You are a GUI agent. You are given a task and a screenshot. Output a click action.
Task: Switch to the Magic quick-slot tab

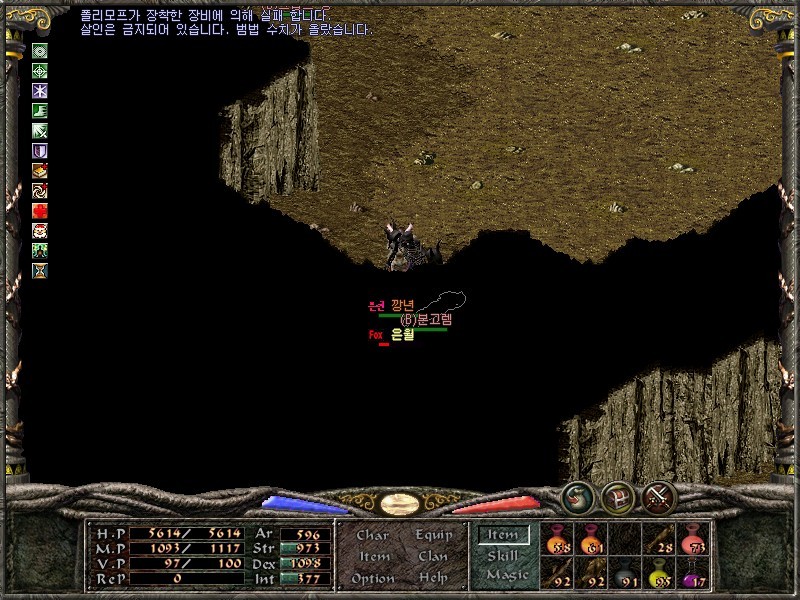pyautogui.click(x=506, y=575)
